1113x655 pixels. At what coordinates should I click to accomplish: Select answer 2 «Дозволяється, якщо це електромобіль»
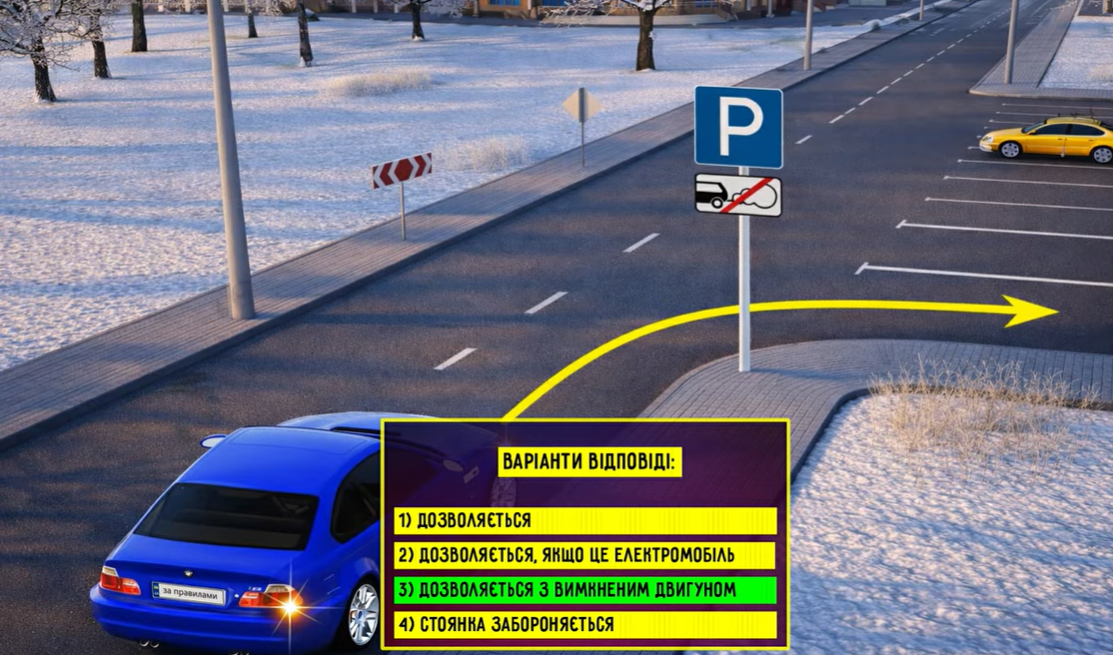[x=585, y=555]
